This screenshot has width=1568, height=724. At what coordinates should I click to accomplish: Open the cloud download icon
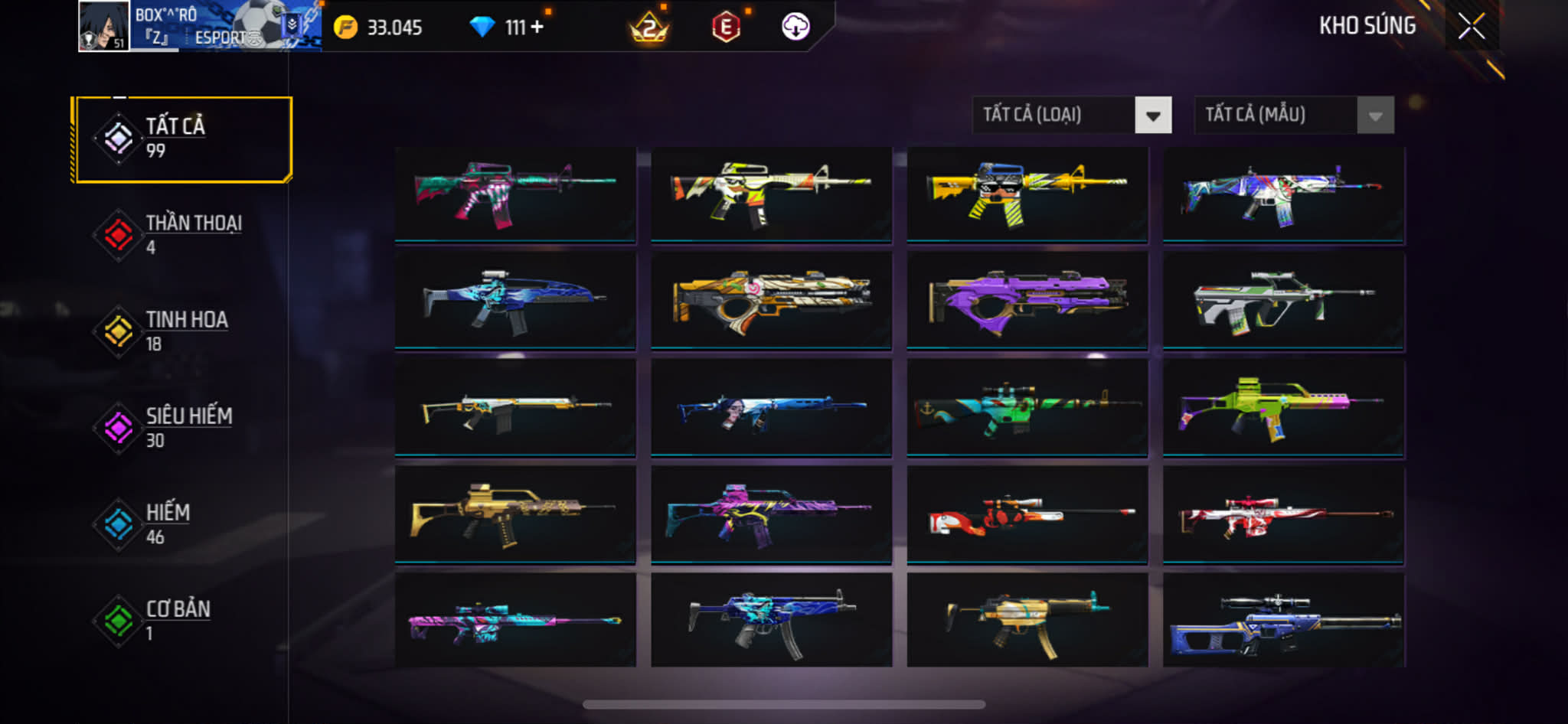795,27
